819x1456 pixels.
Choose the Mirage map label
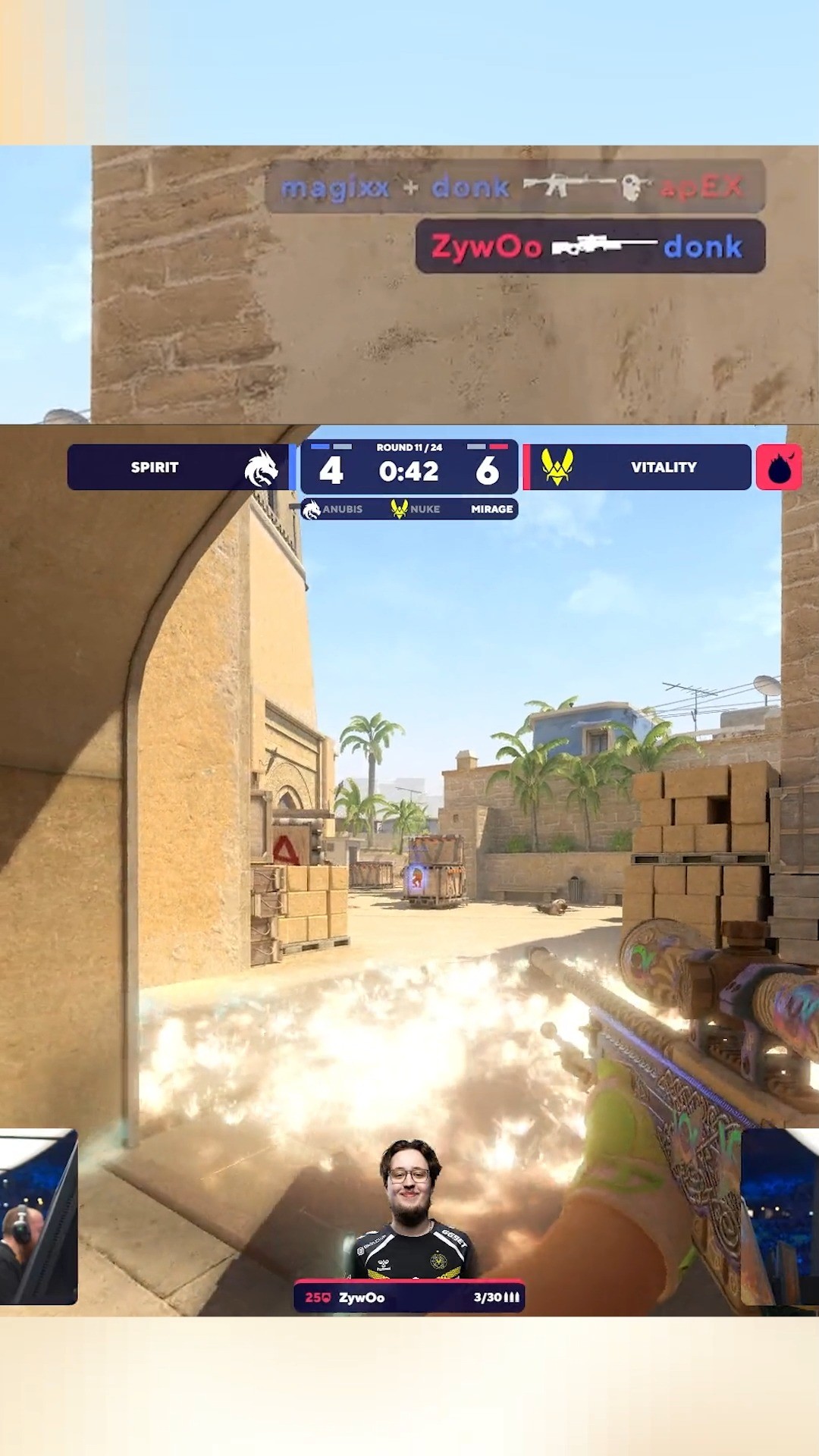click(491, 509)
